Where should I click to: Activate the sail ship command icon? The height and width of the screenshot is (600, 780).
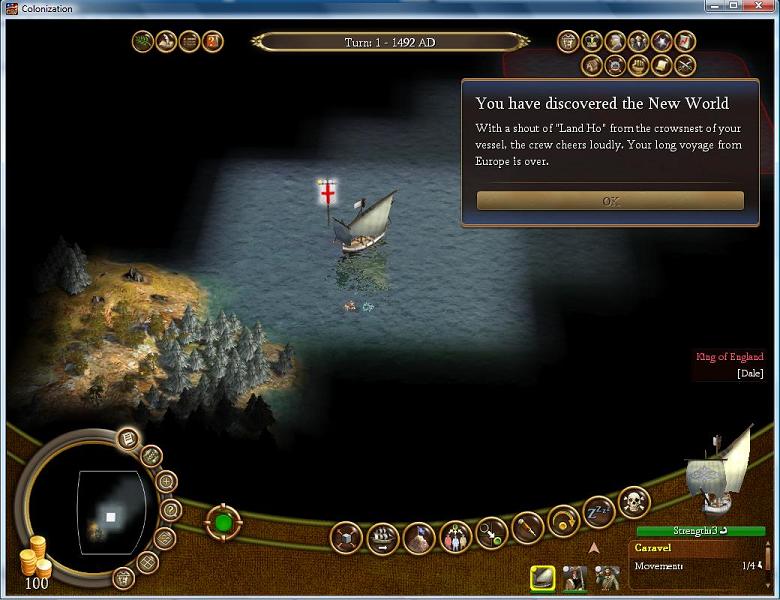pos(383,538)
